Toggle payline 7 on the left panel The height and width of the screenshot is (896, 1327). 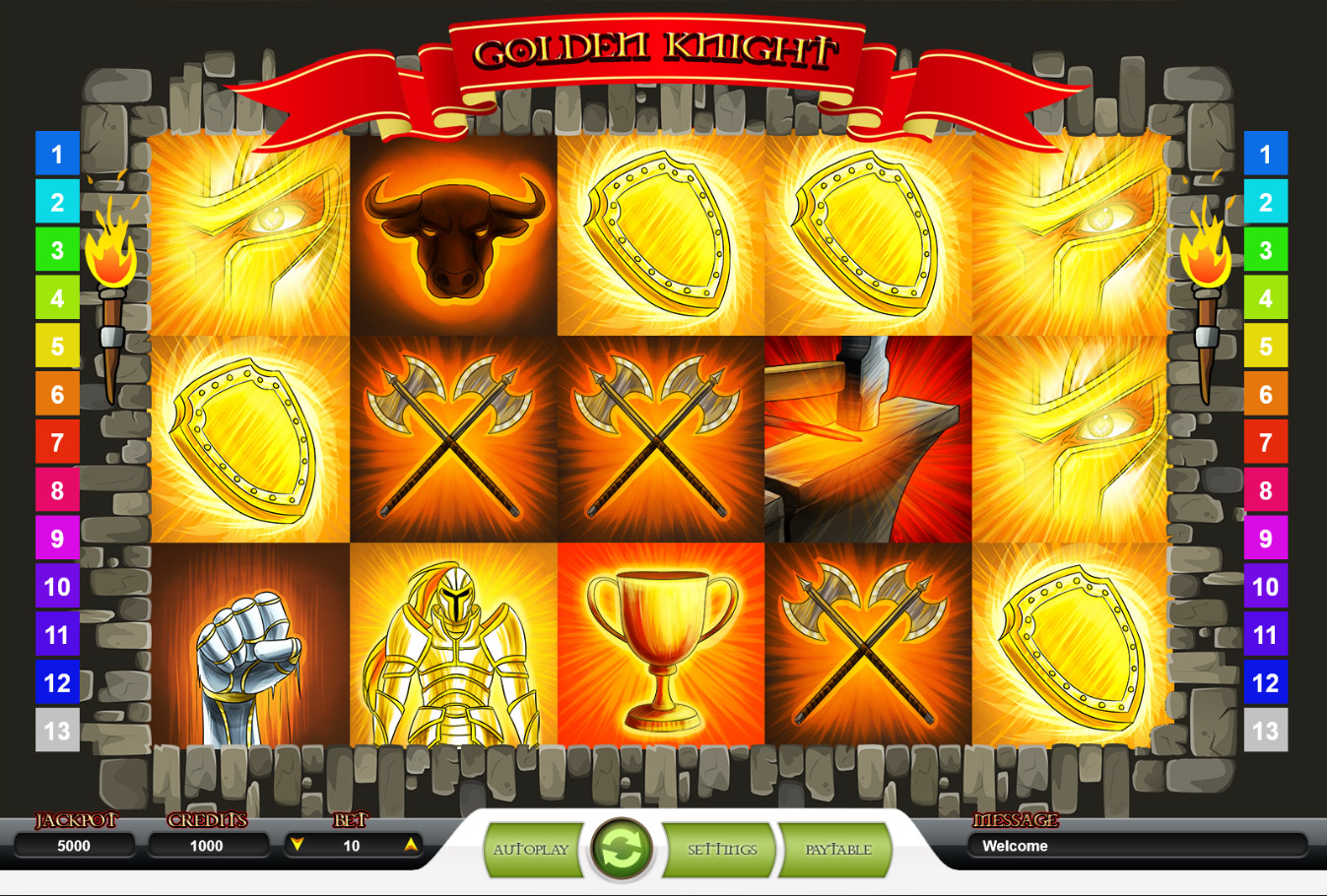click(56, 443)
